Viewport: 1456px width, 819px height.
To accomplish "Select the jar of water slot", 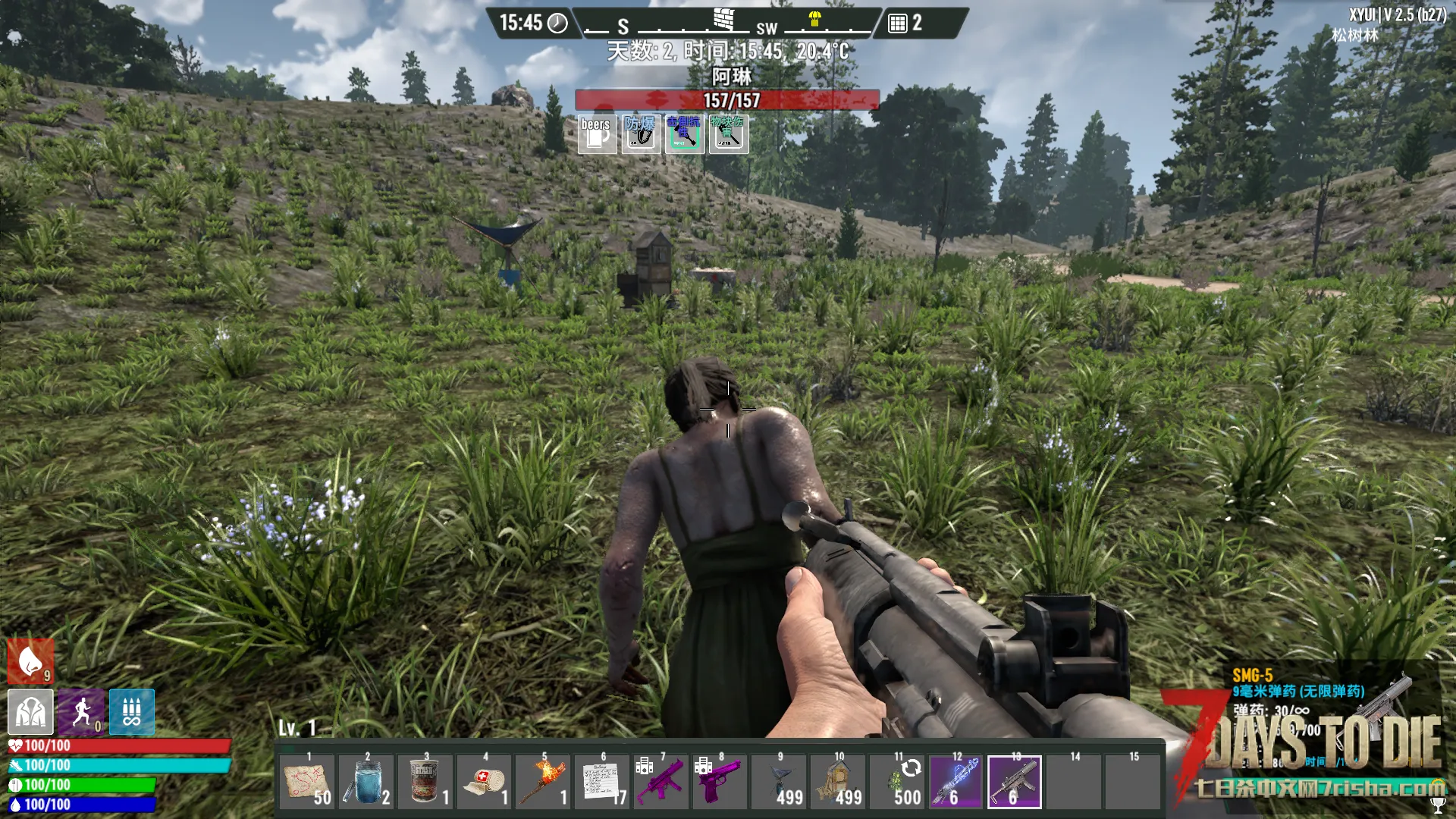I will coord(366,782).
